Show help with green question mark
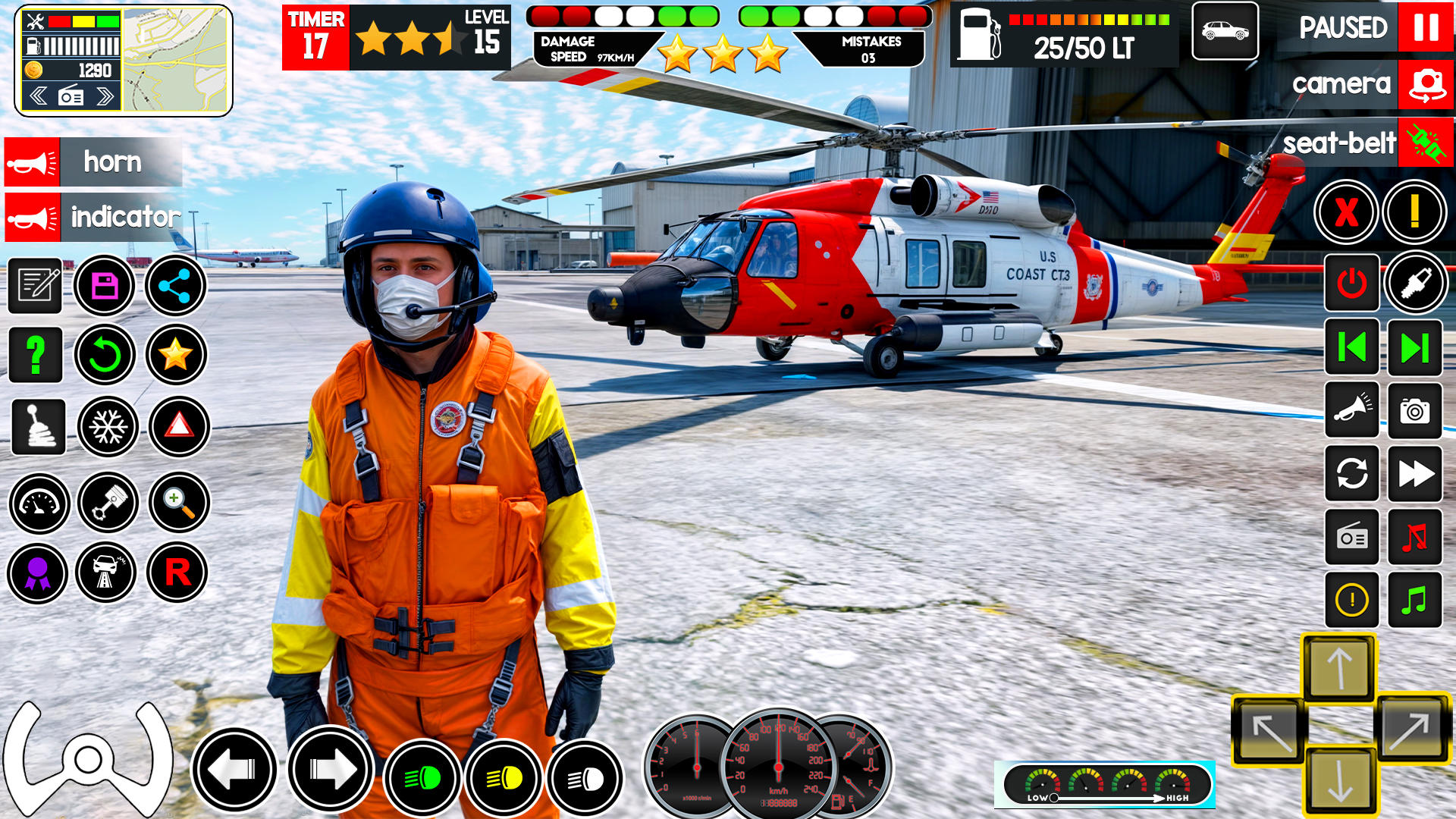 35,355
